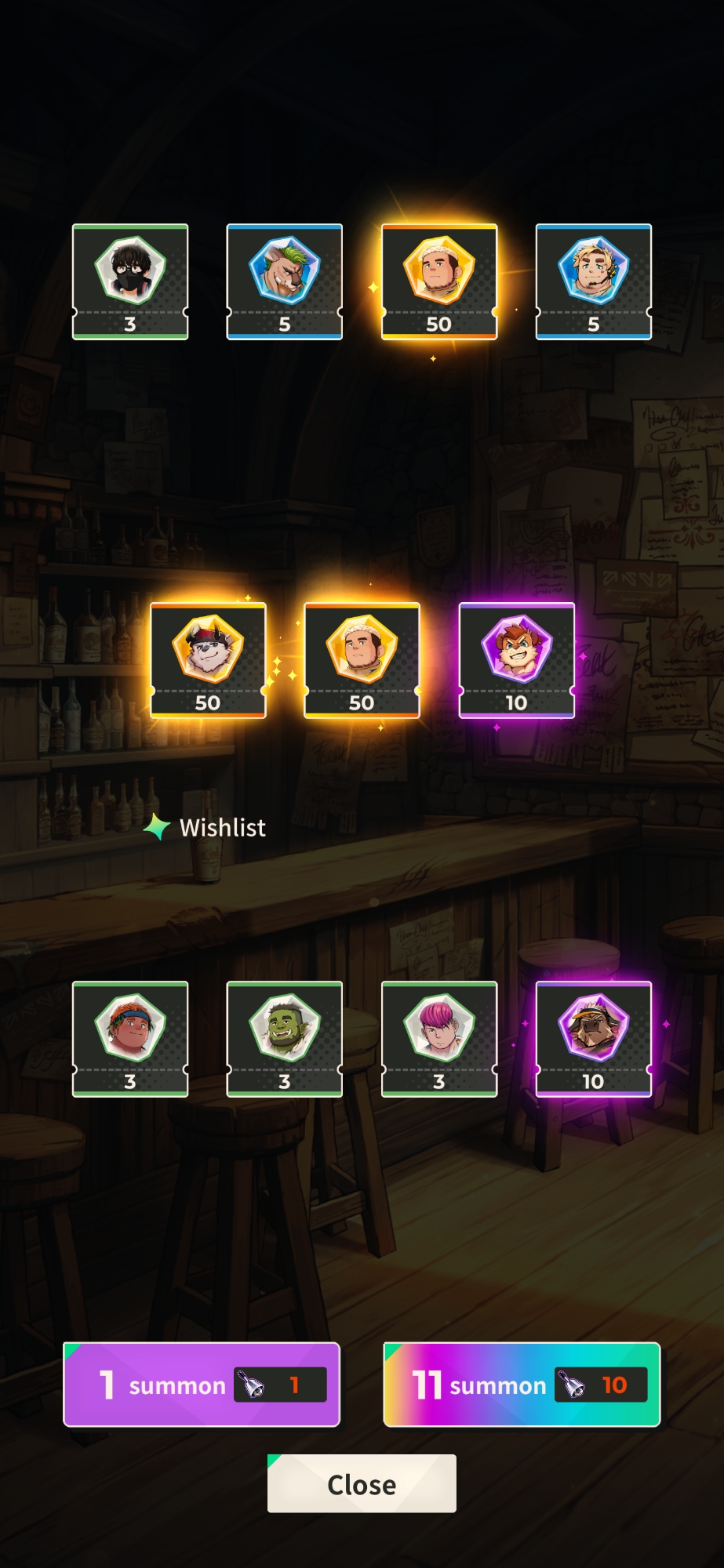Tap the blue-framed blond bearded man card
The width and height of the screenshot is (724, 1568).
point(594,281)
